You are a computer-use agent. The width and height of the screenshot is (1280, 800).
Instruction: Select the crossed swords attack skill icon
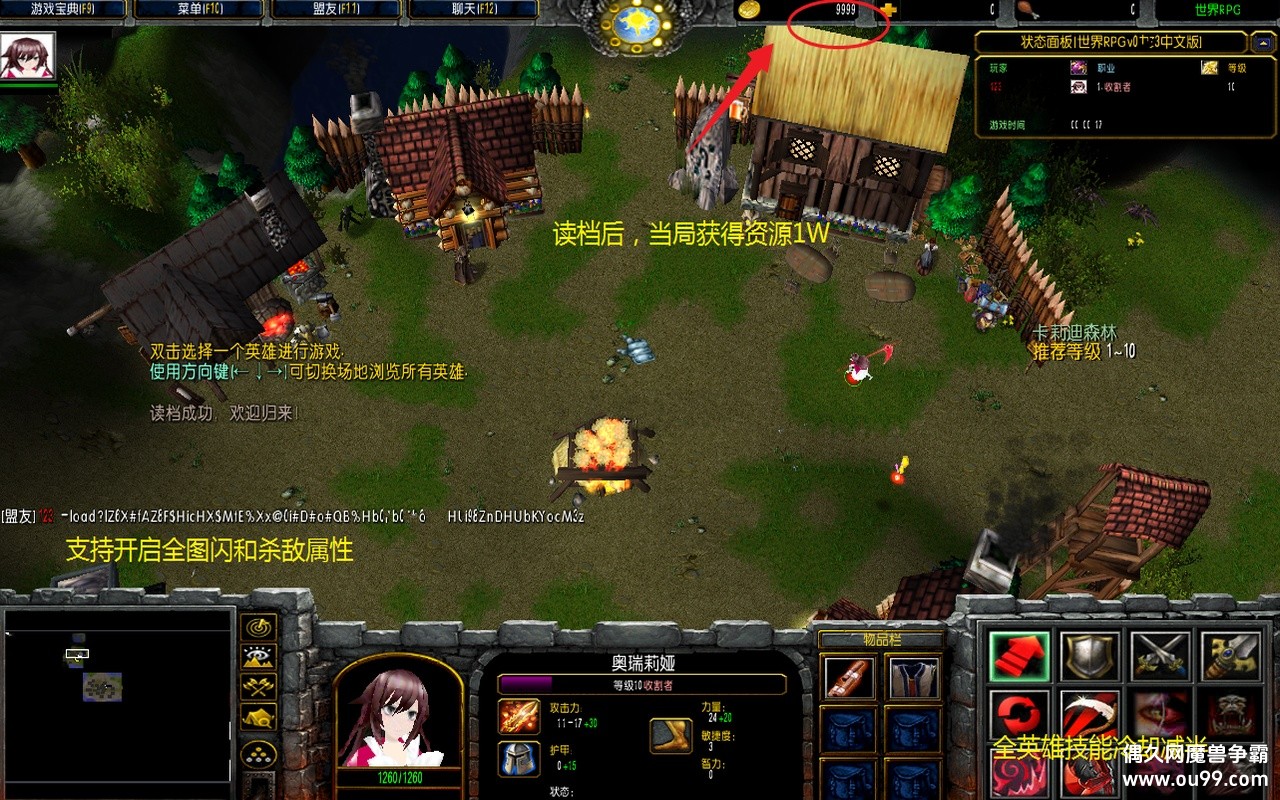[1160, 655]
